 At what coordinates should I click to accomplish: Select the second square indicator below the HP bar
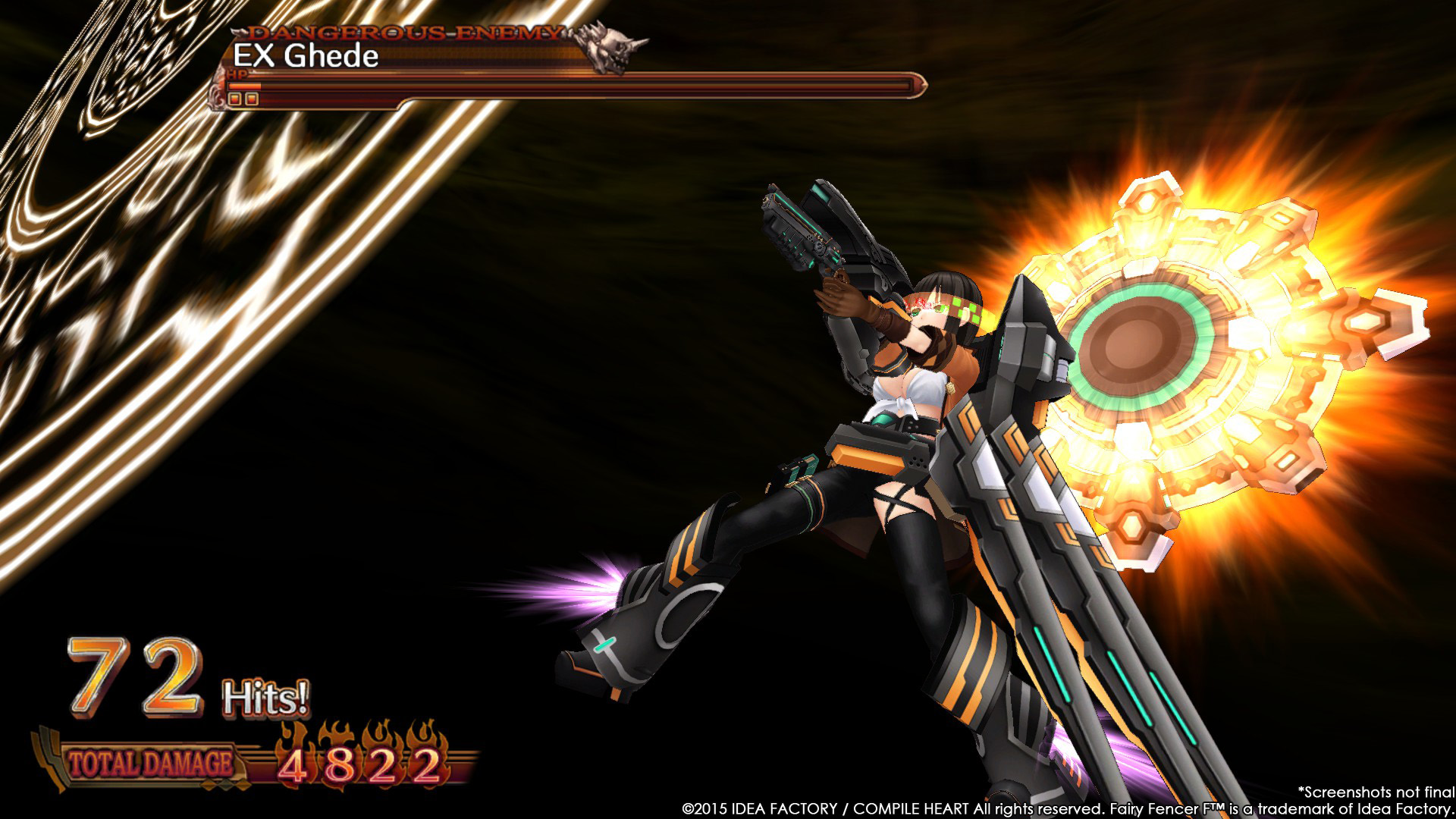pos(251,99)
